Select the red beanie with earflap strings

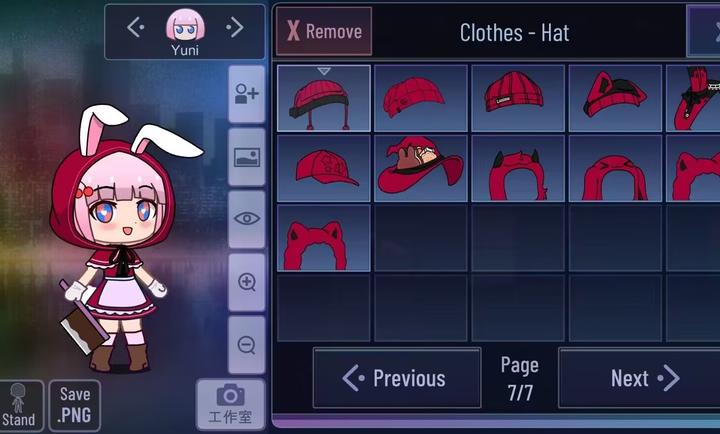click(x=324, y=98)
